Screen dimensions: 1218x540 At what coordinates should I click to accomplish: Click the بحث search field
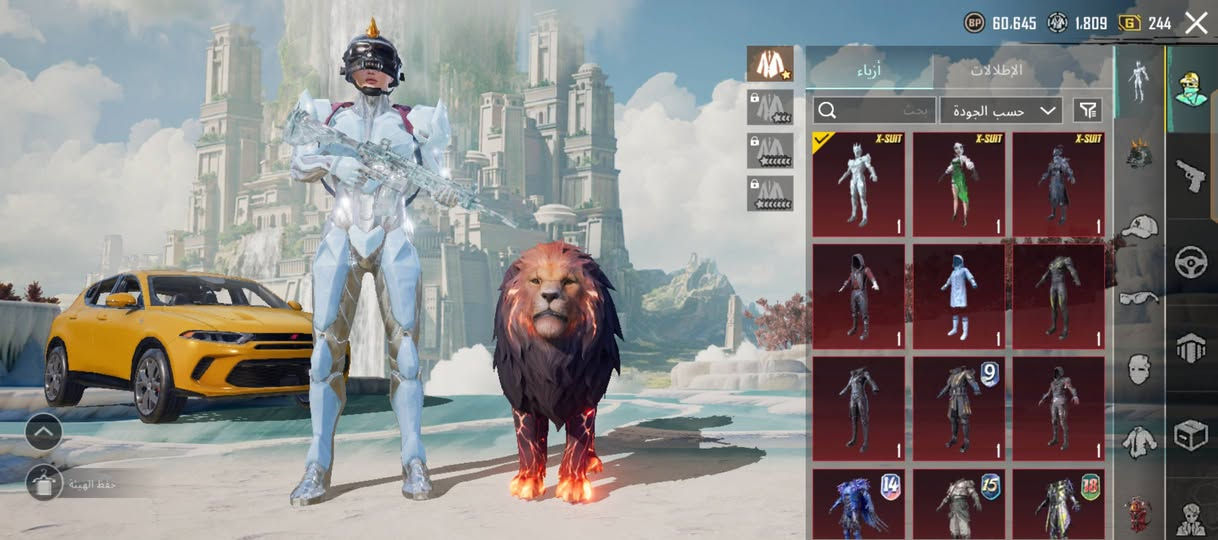click(x=873, y=110)
